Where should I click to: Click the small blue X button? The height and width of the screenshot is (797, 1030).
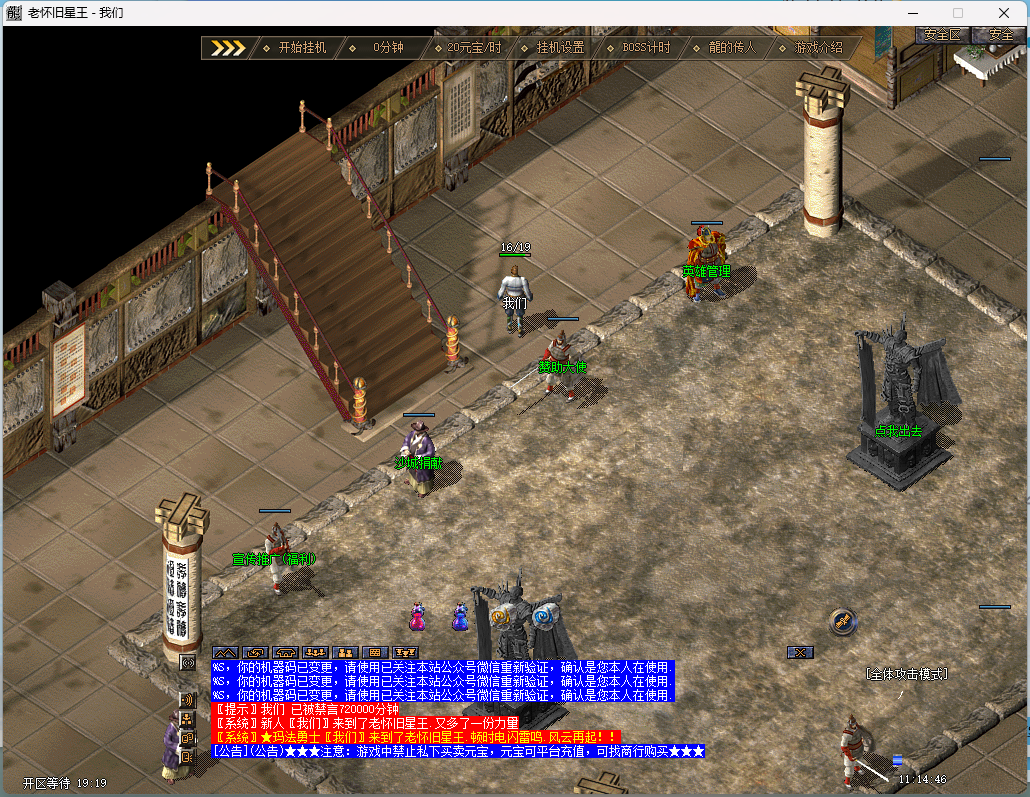pyautogui.click(x=799, y=652)
